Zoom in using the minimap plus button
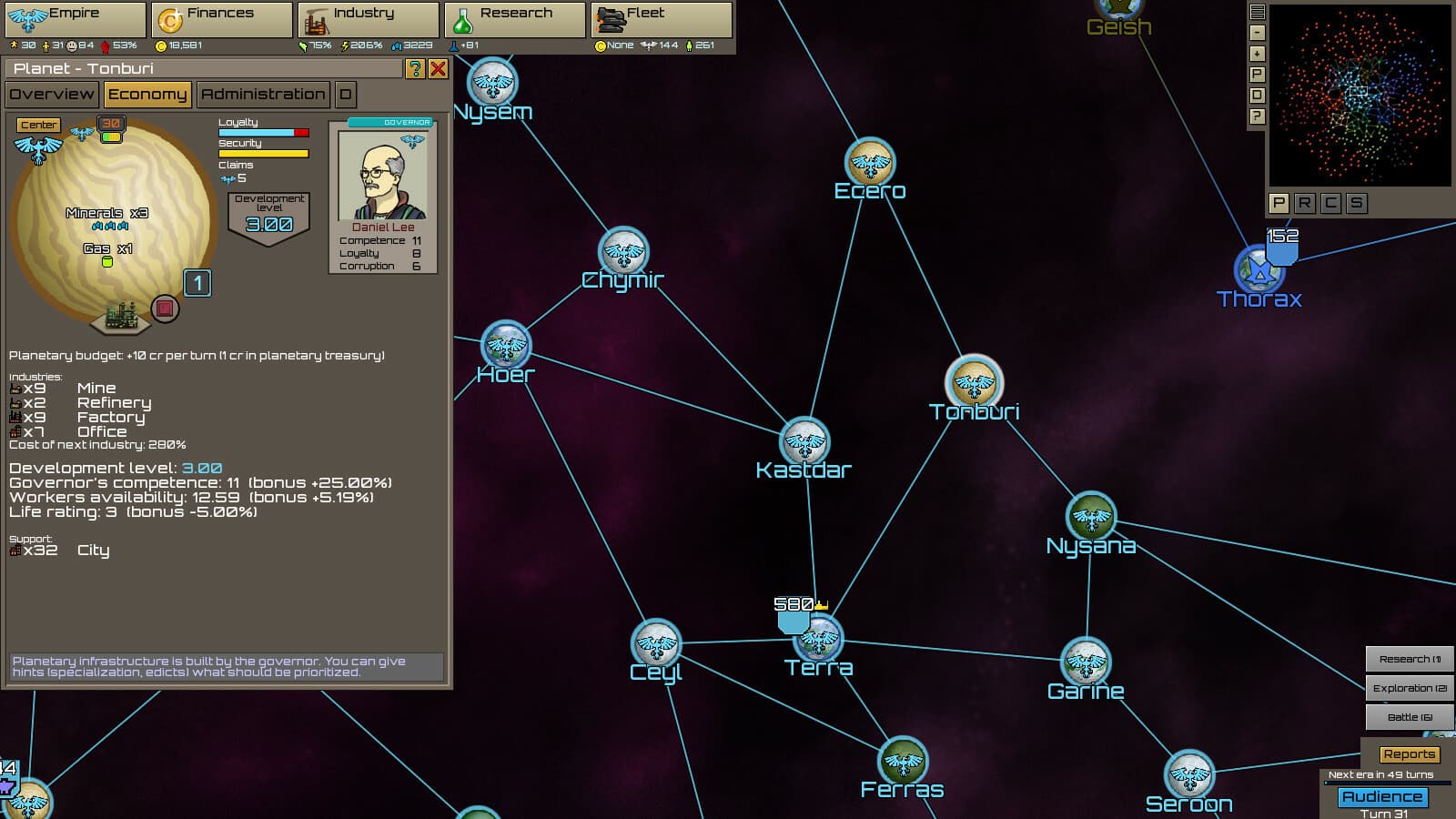Image resolution: width=1456 pixels, height=819 pixels. (1258, 53)
